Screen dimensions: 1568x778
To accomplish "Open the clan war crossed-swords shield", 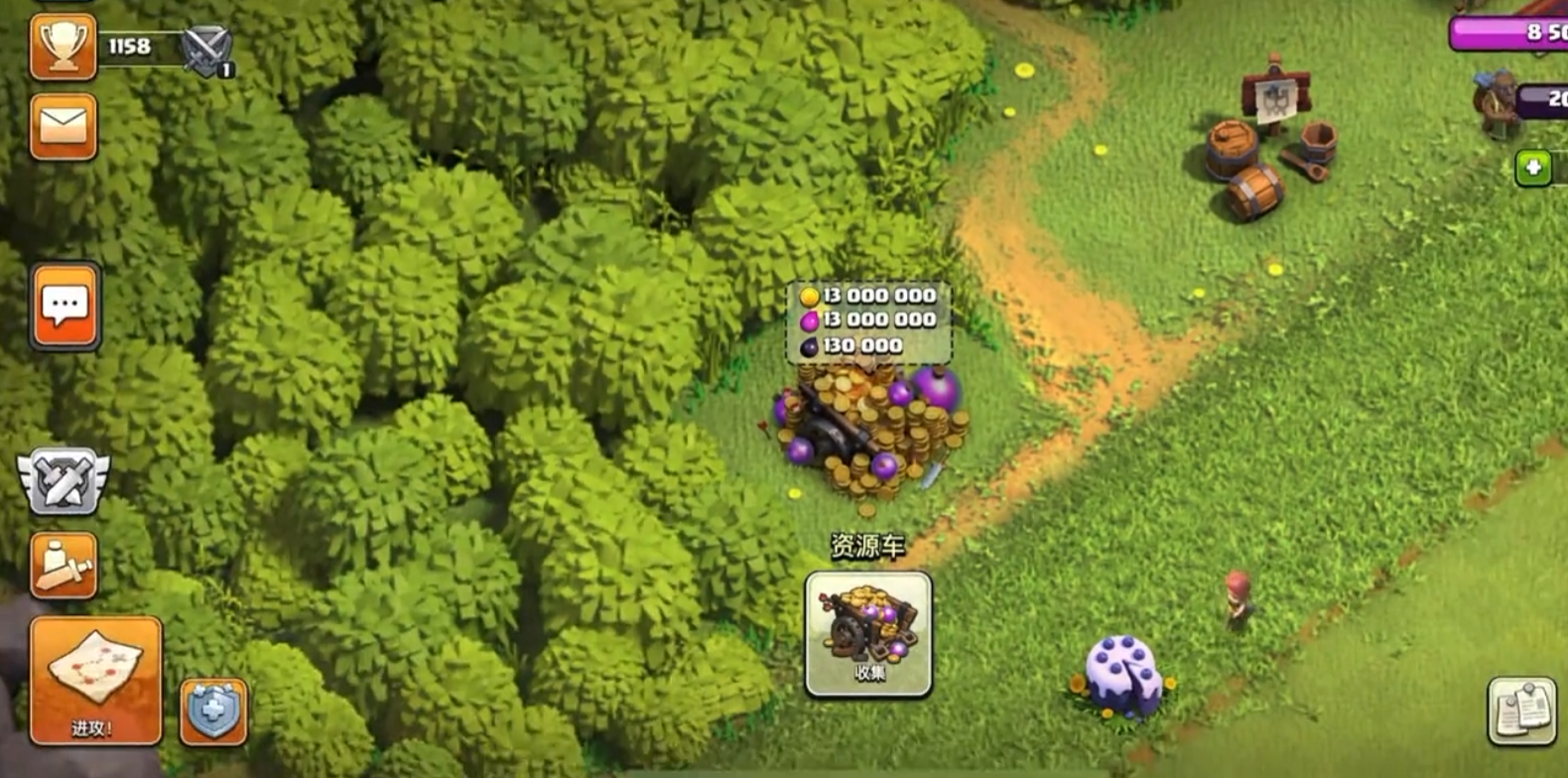I will [64, 481].
